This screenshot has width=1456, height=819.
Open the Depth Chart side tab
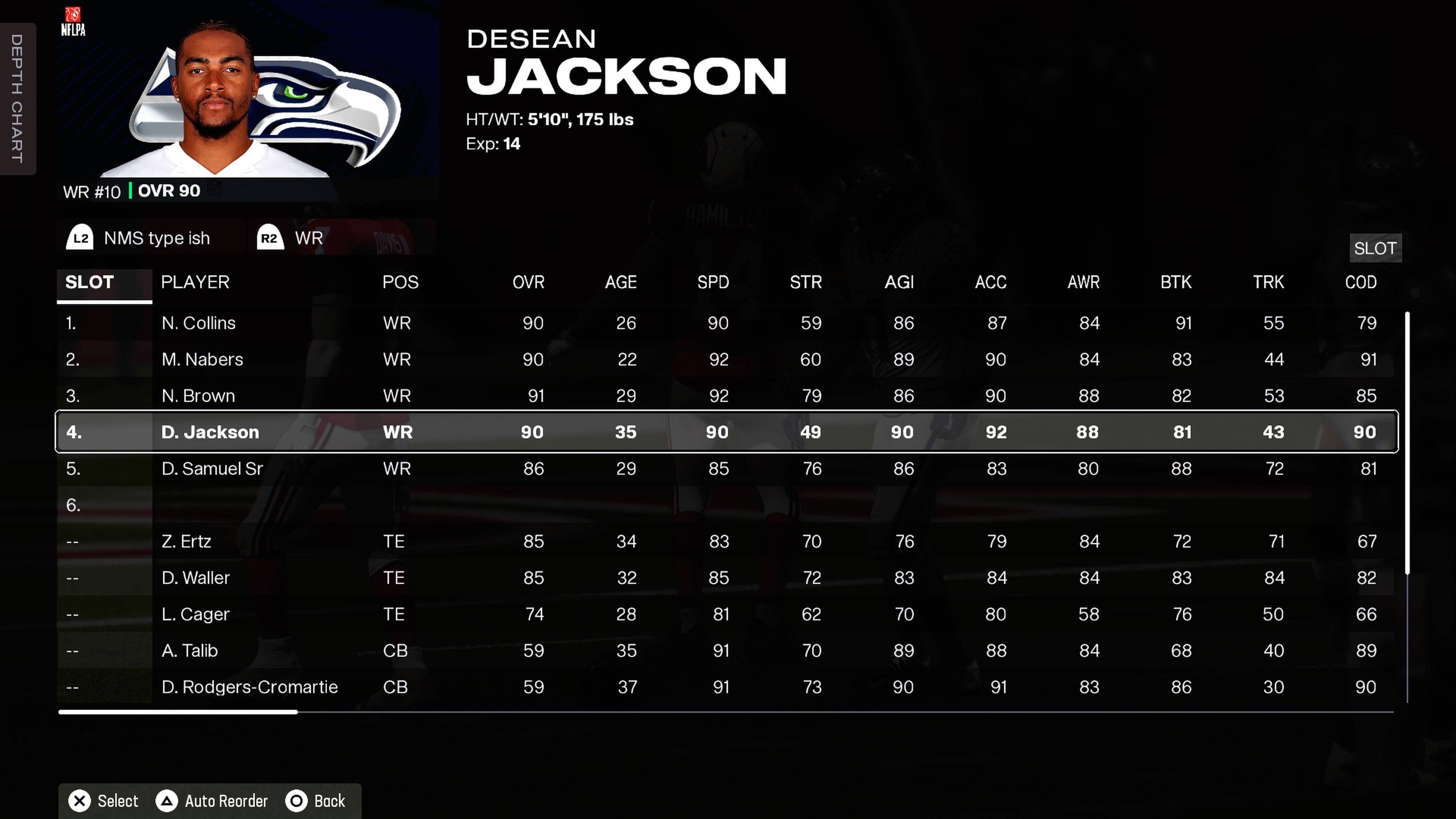coord(17,99)
